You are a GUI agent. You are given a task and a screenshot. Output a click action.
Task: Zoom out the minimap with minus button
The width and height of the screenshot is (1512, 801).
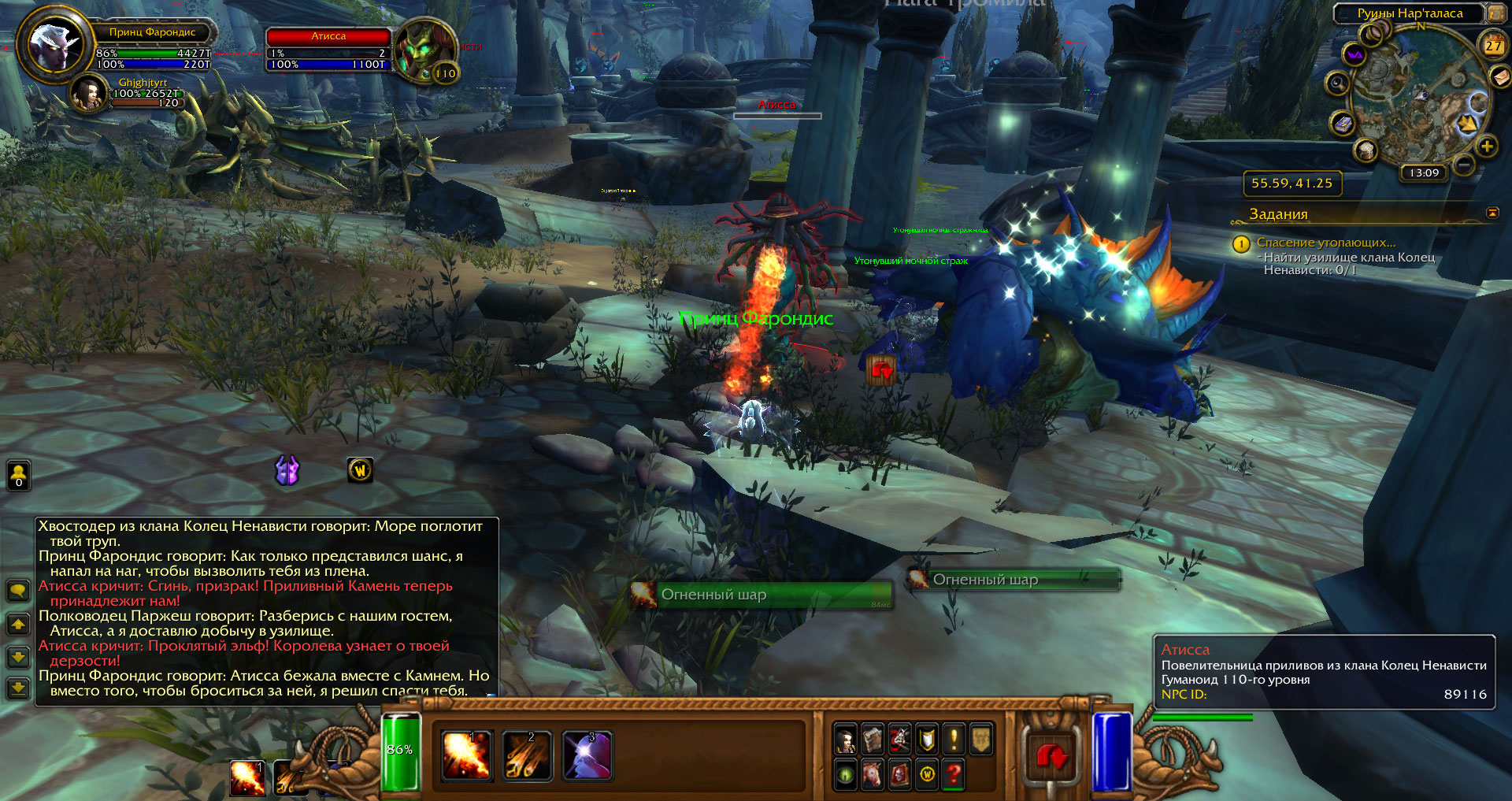coord(1463,164)
